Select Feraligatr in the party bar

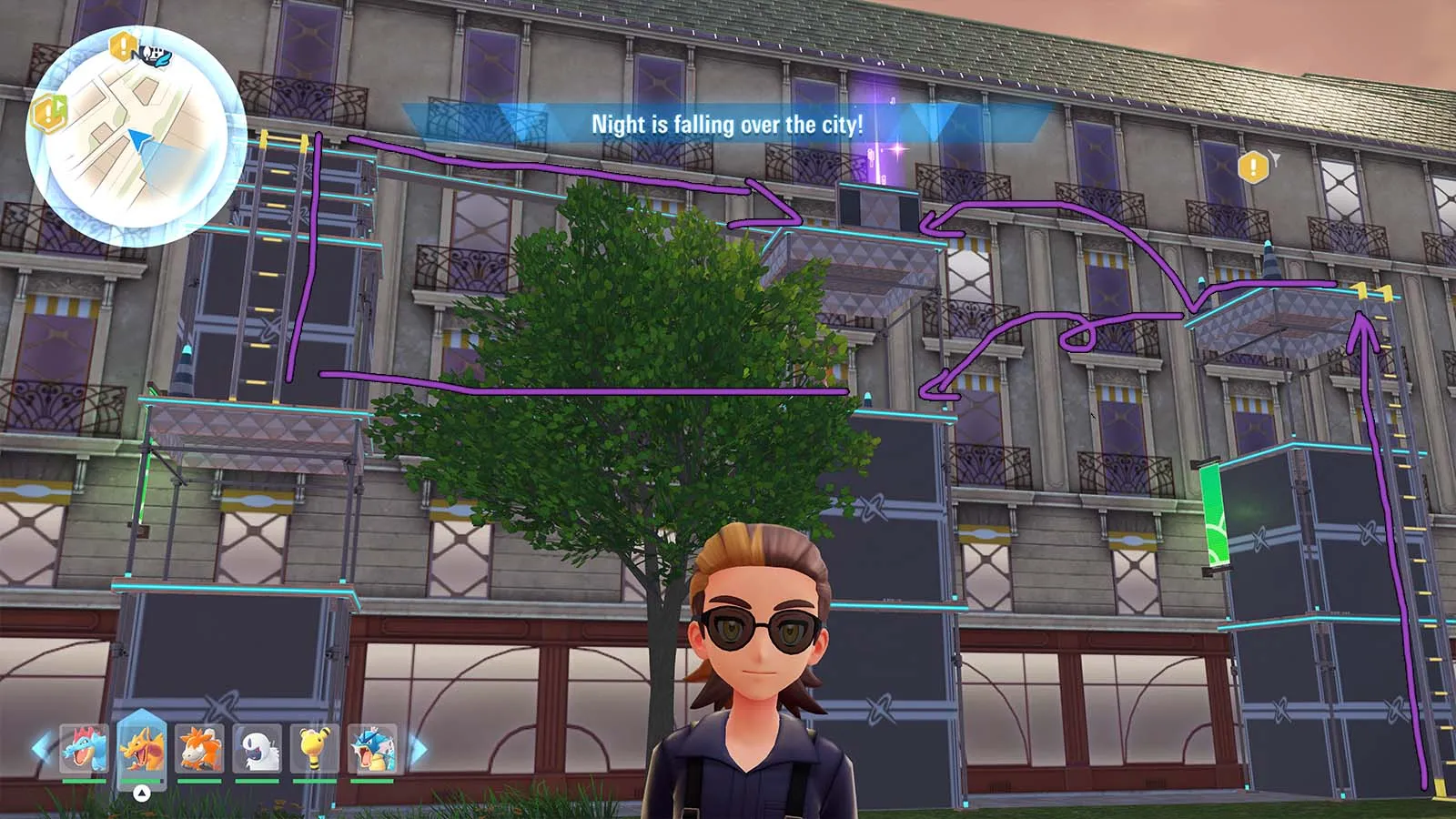click(x=84, y=749)
